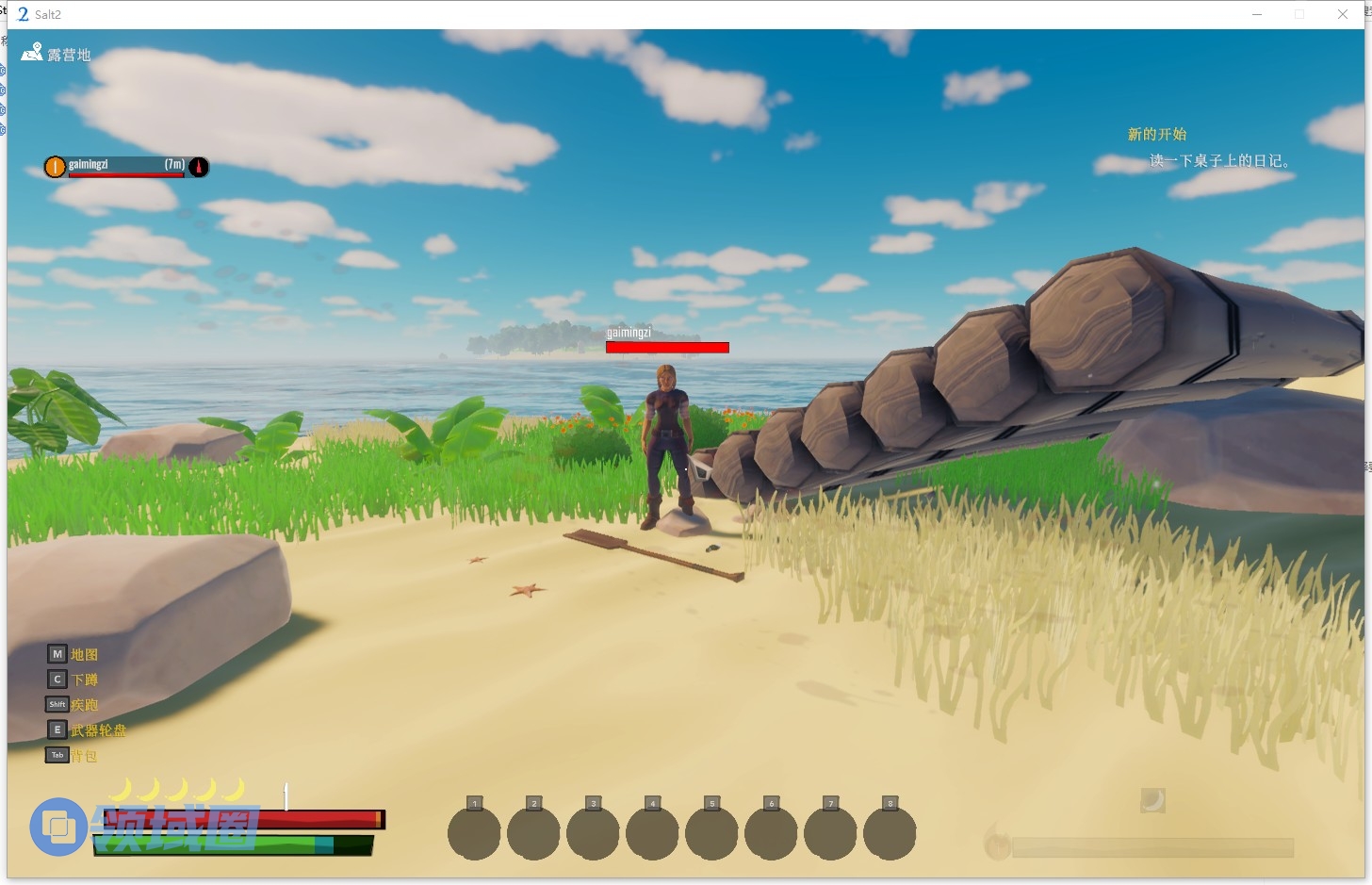The image size is (1372, 885).
Task: Click the faded moon icon above the empty bar
Action: (x=1152, y=800)
